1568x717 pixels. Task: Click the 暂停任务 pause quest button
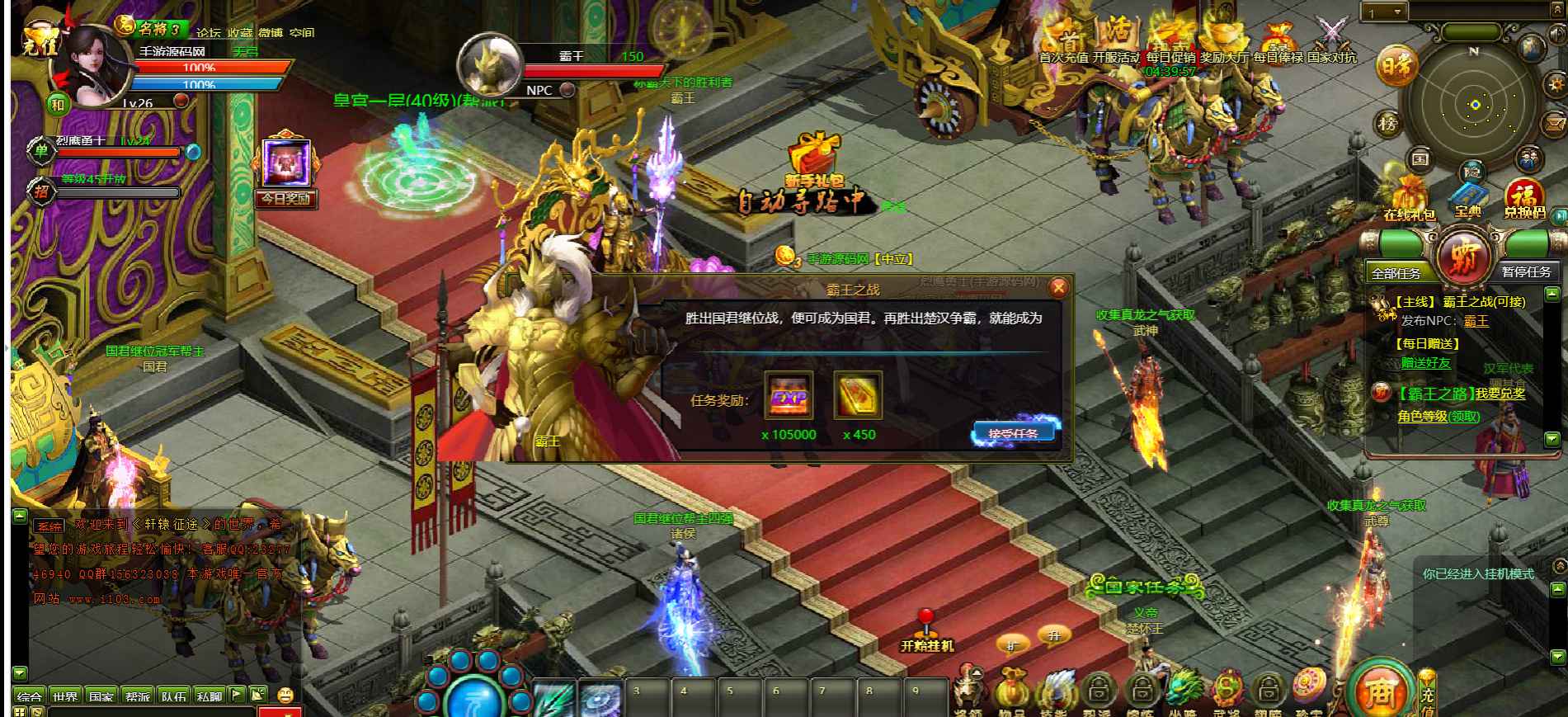click(1525, 271)
